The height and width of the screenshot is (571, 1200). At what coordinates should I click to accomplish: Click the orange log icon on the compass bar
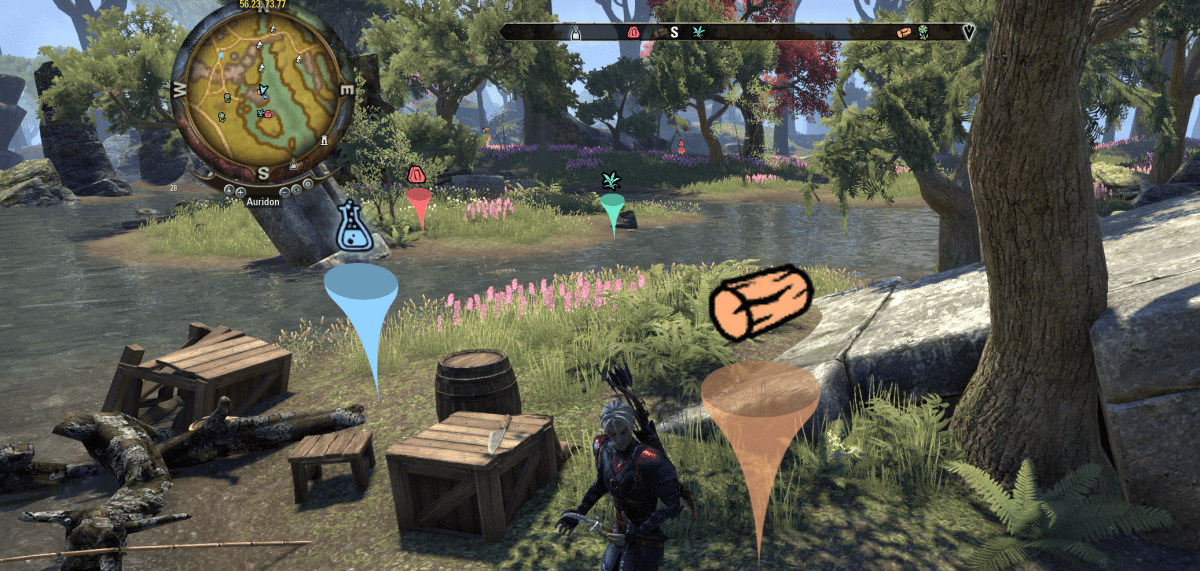[x=904, y=32]
